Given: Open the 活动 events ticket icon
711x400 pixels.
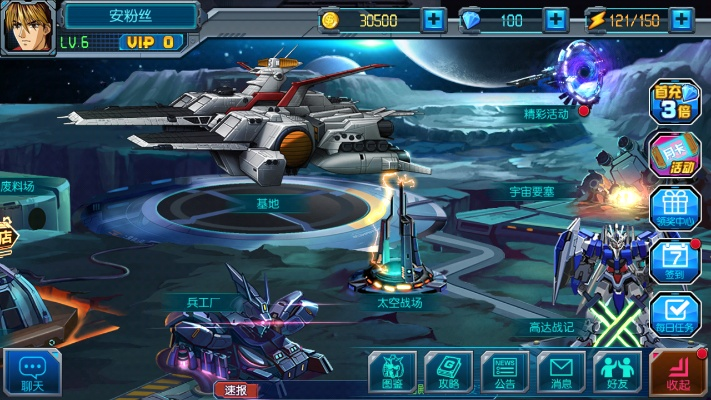Looking at the screenshot, I should click(675, 154).
